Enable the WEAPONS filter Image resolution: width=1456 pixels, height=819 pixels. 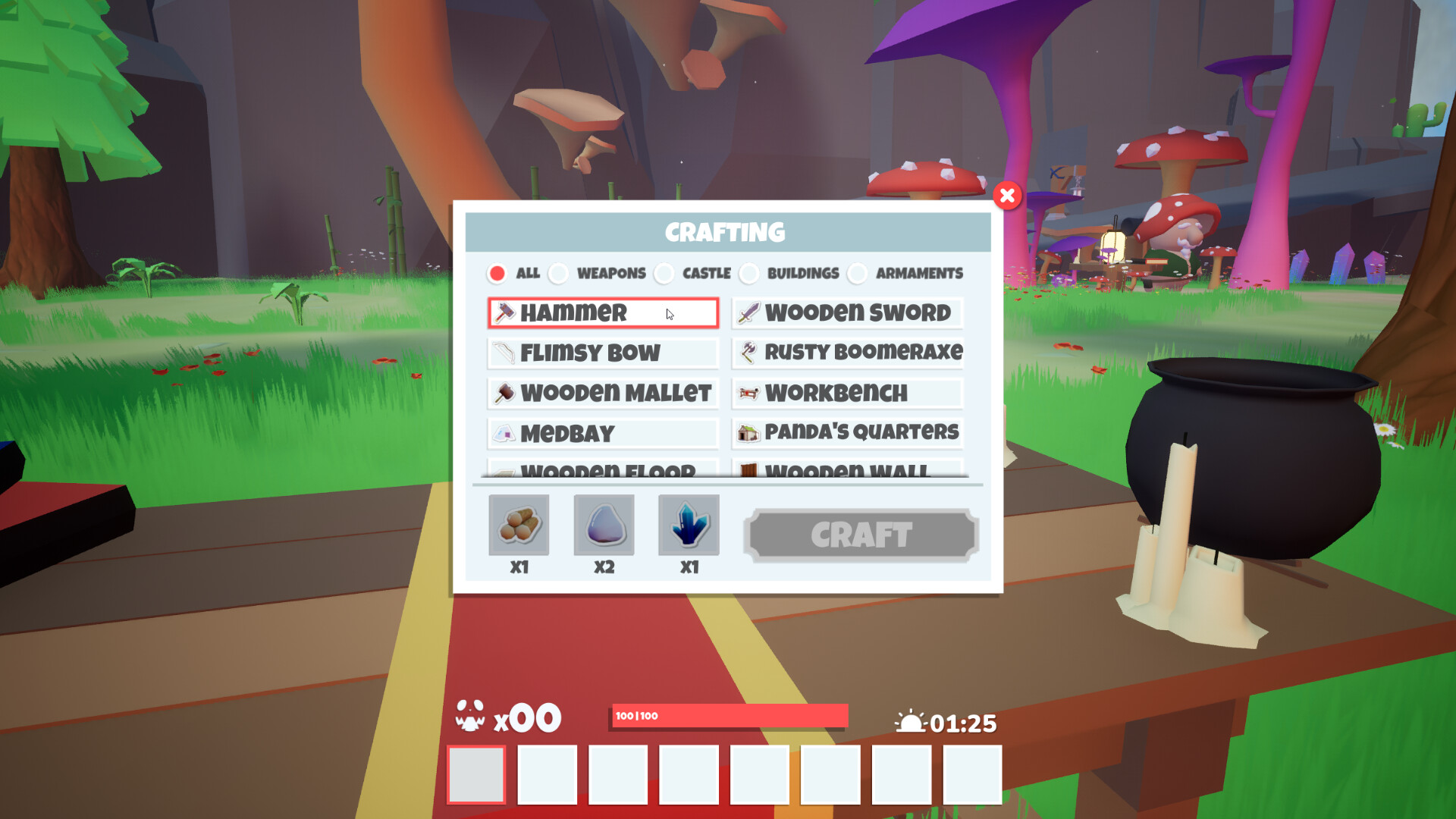point(559,273)
